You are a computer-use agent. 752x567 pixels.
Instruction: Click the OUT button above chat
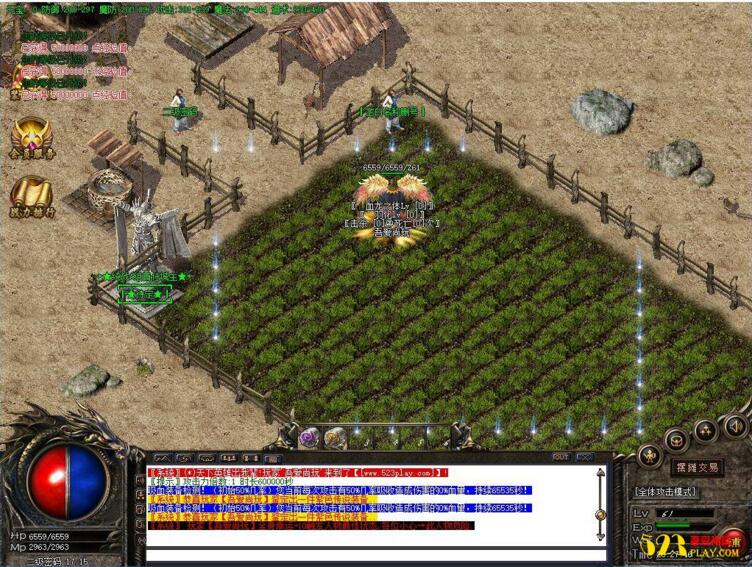click(560, 458)
